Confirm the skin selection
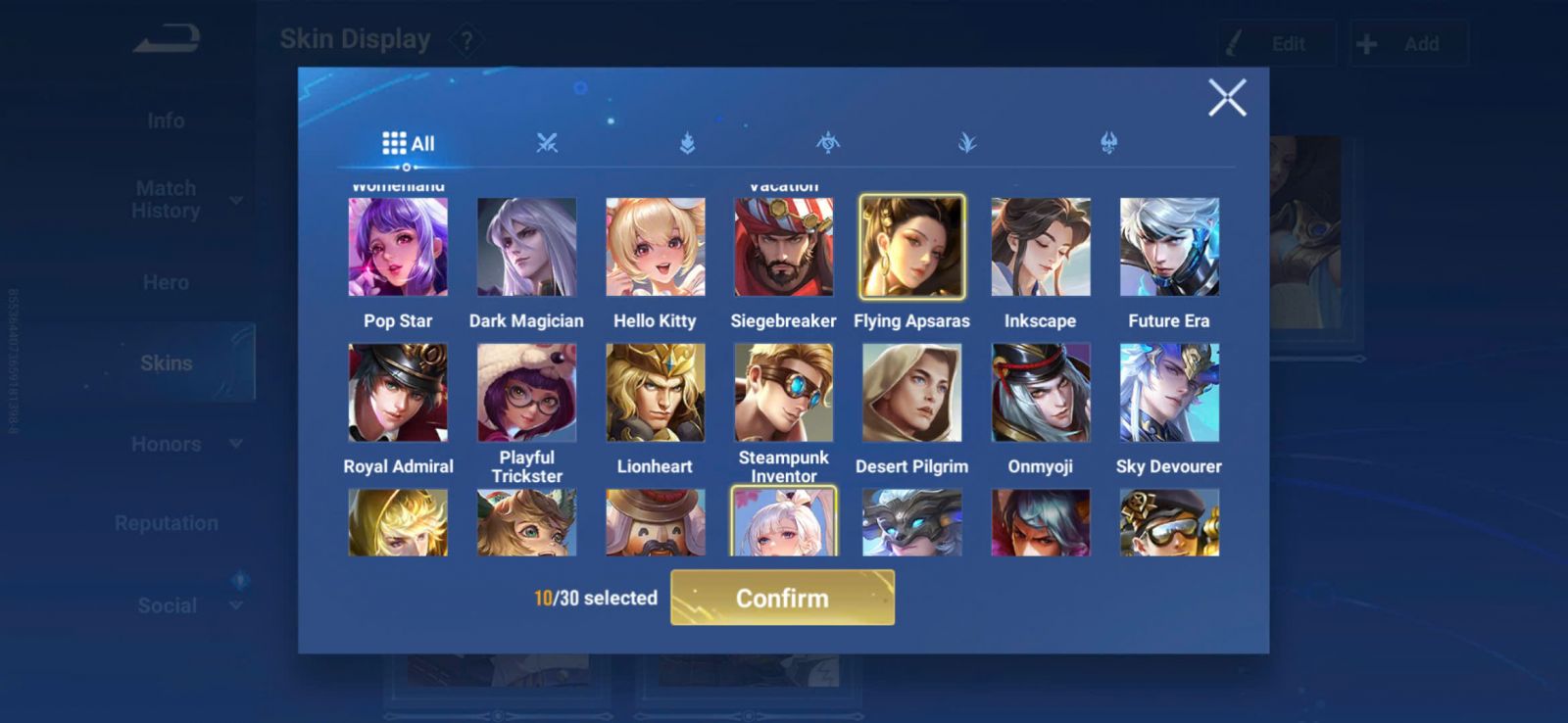1568x723 pixels. coord(782,598)
